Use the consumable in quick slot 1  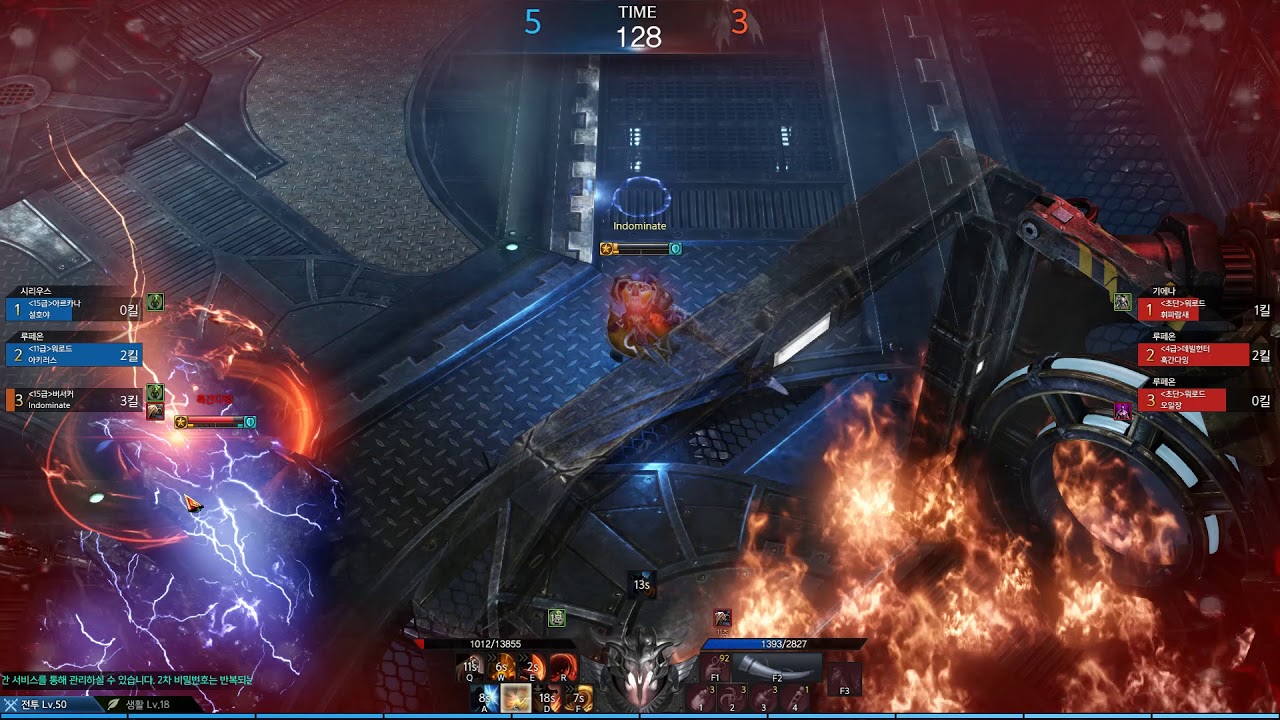point(704,697)
